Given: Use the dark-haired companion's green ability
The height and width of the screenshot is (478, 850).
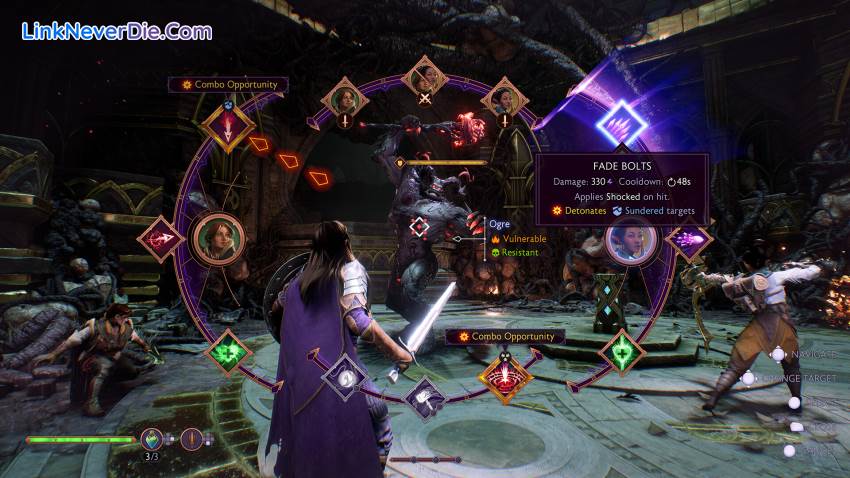Looking at the screenshot, I should [x=620, y=353].
